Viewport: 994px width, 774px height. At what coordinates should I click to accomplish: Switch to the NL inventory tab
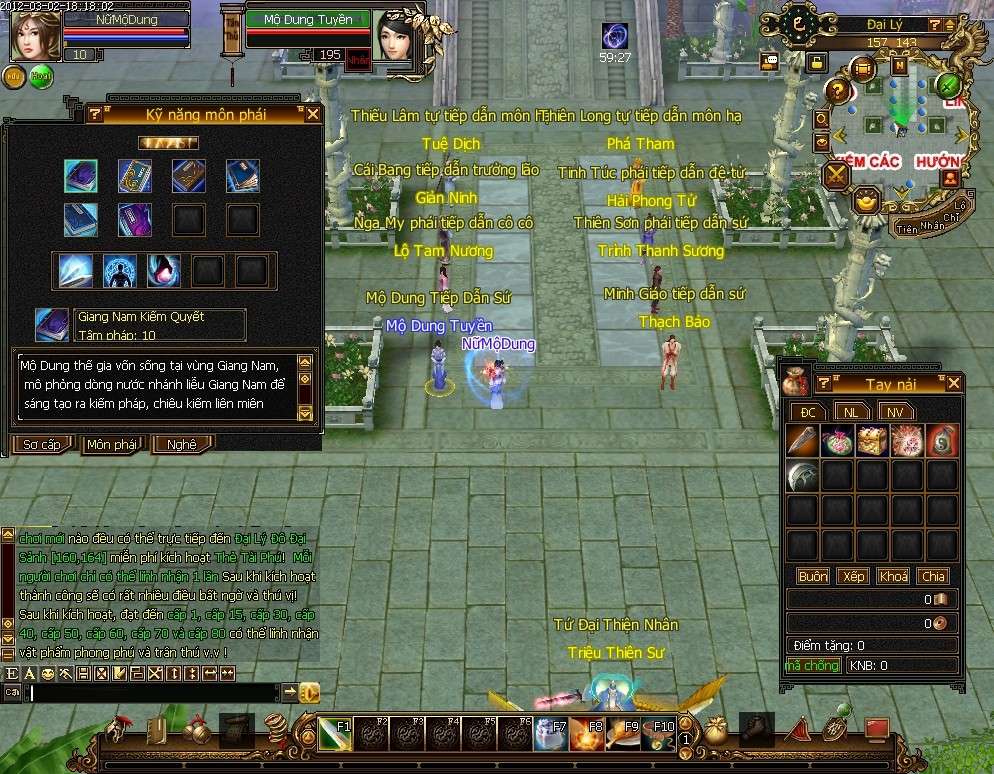[851, 411]
